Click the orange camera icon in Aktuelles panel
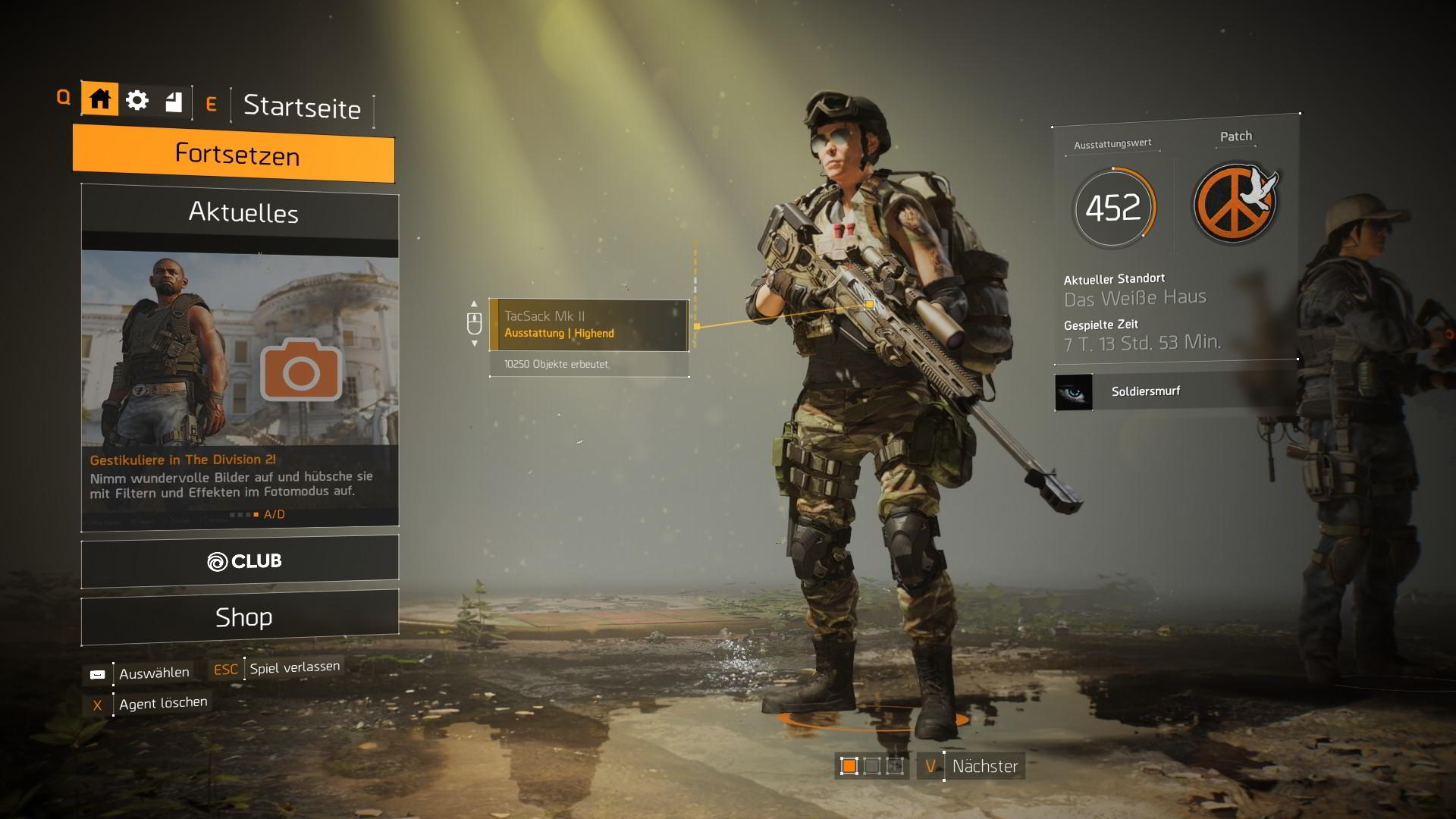 (300, 371)
